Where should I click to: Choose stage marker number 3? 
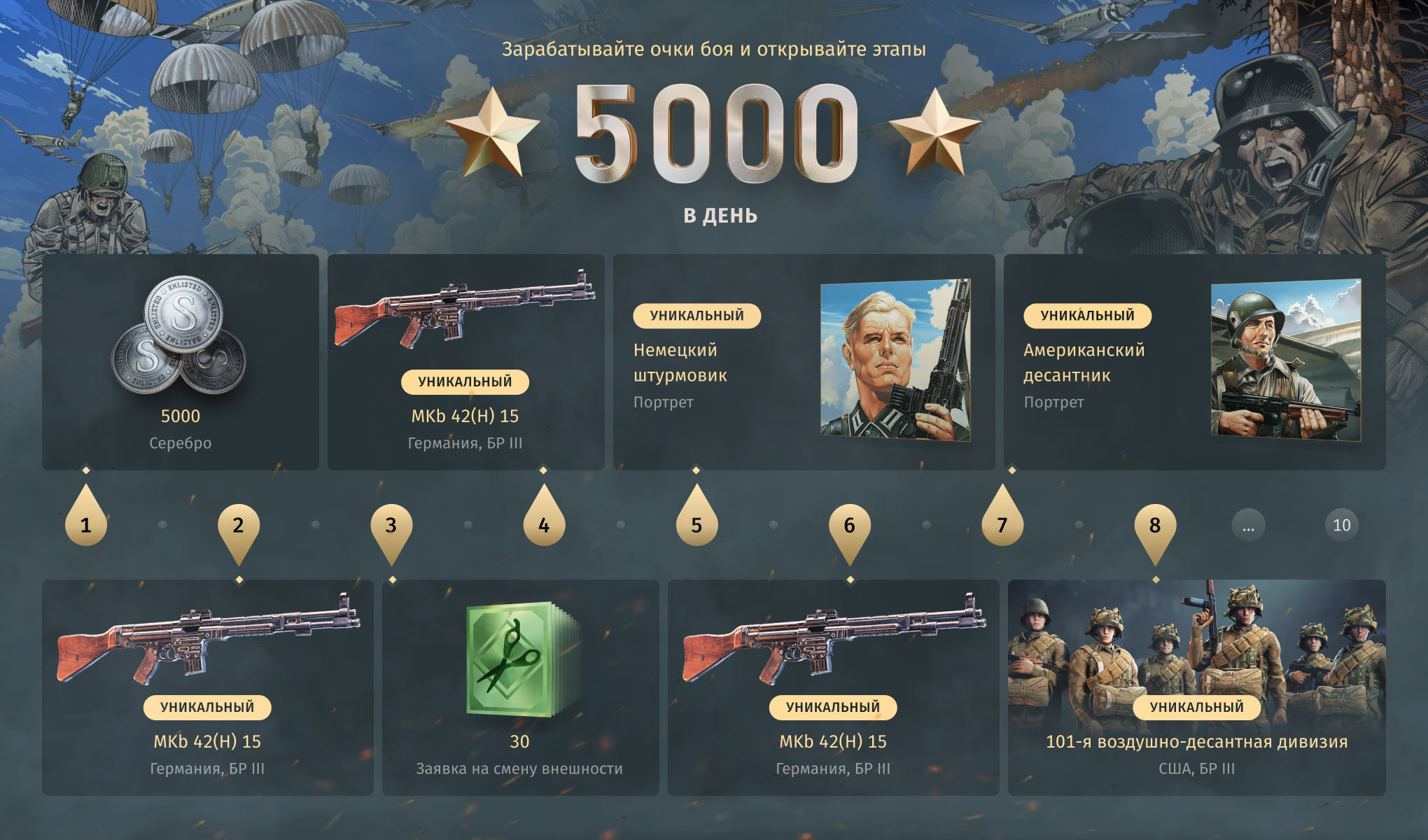[391, 524]
